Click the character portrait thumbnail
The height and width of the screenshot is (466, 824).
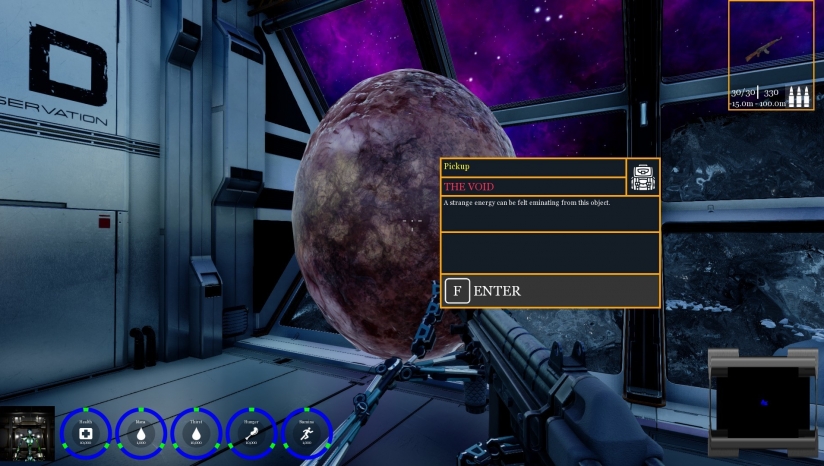(x=27, y=435)
